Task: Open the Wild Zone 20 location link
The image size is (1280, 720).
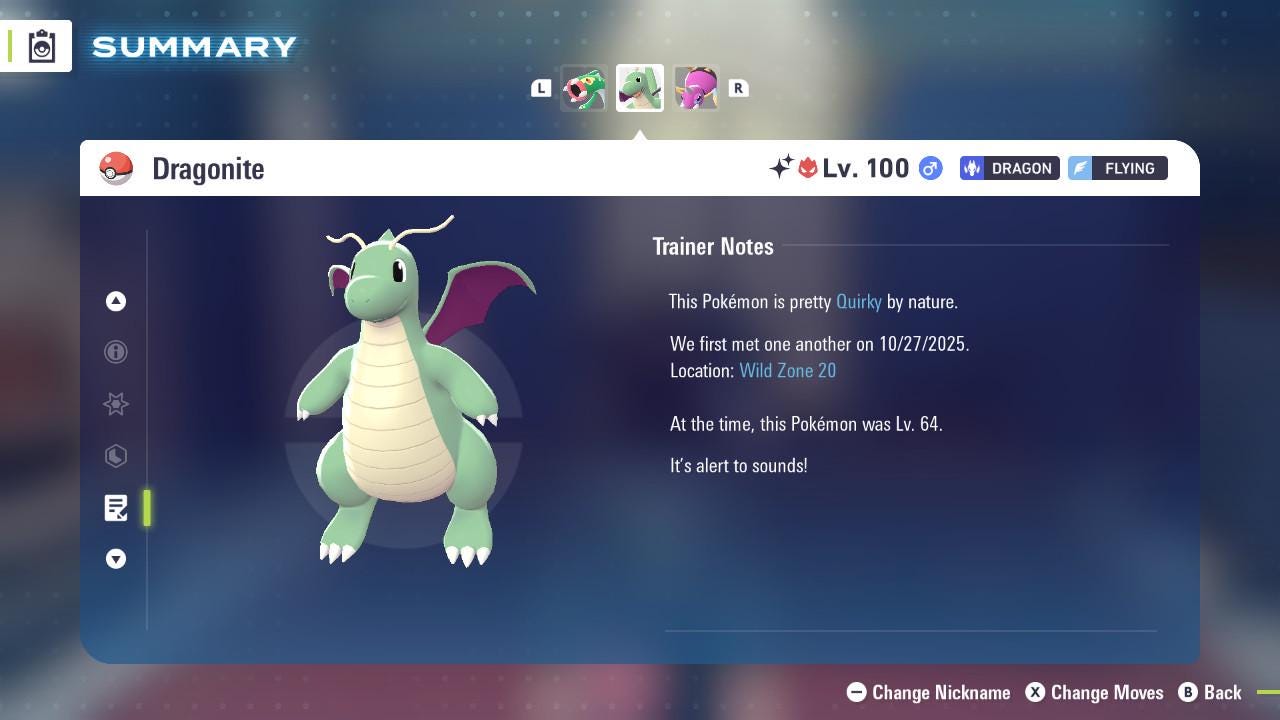Action: [x=788, y=370]
